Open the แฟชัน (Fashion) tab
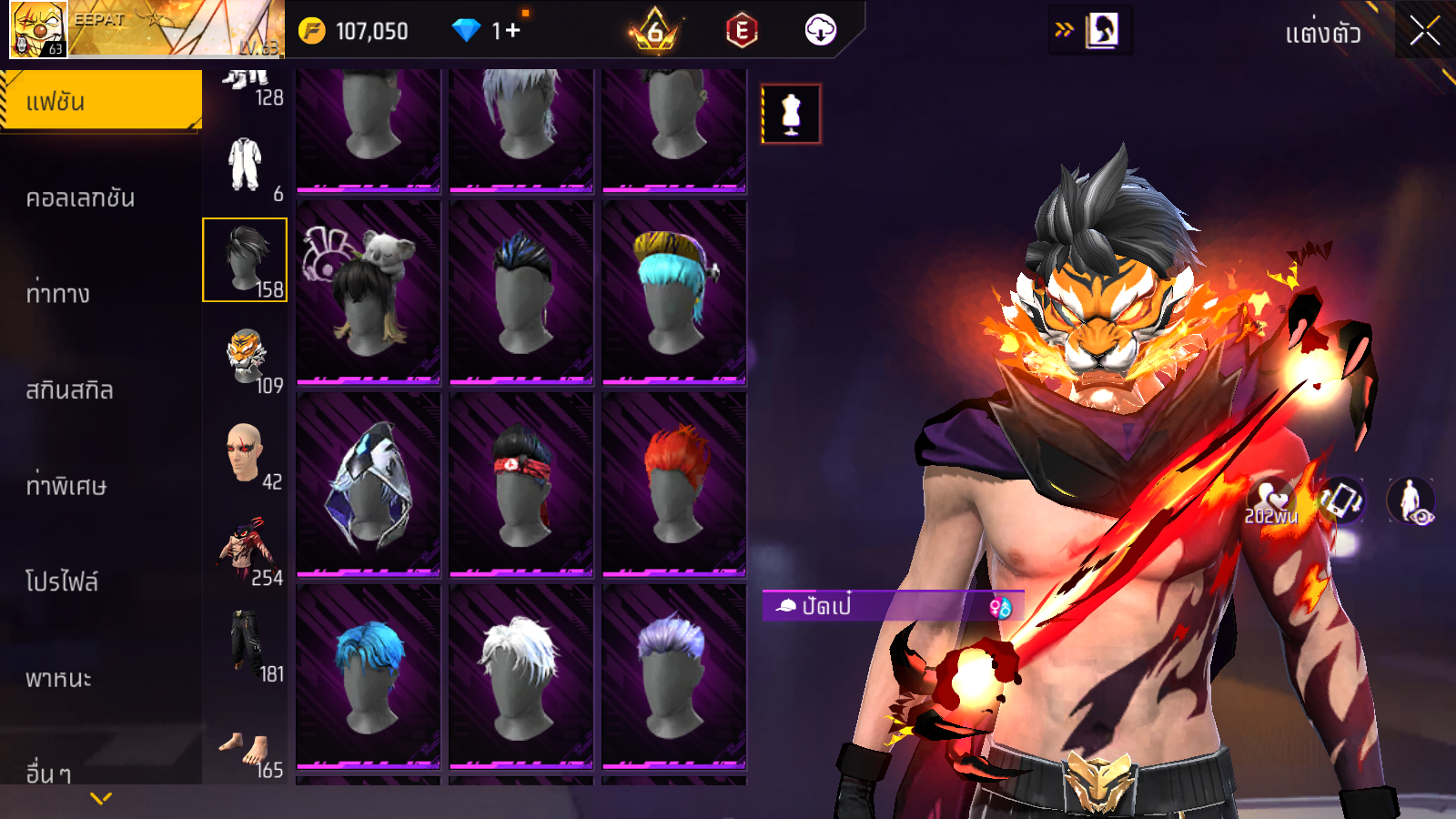 [x=101, y=101]
